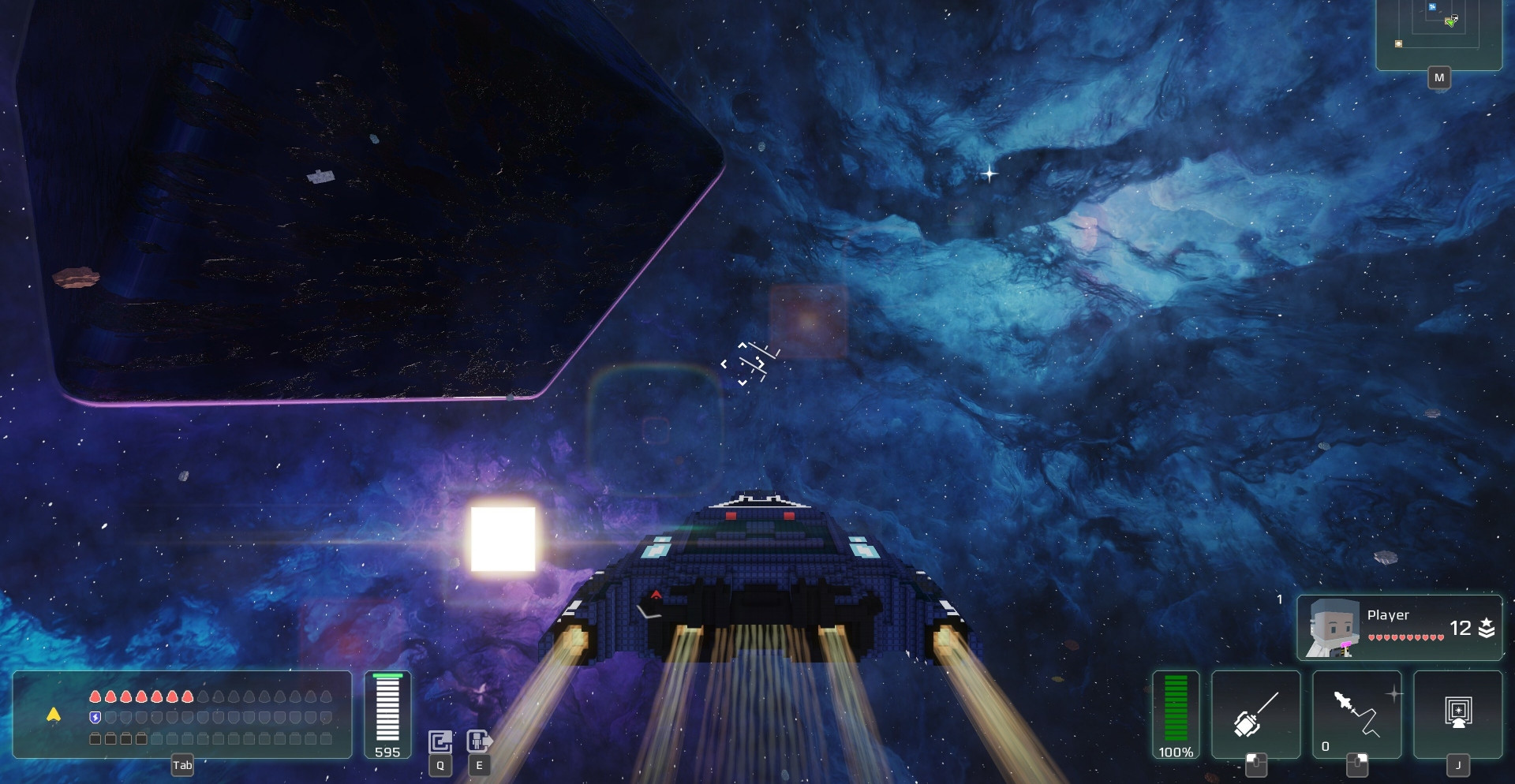The width and height of the screenshot is (1515, 784).
Task: Click the ship interior icon
Action: (x=440, y=741)
